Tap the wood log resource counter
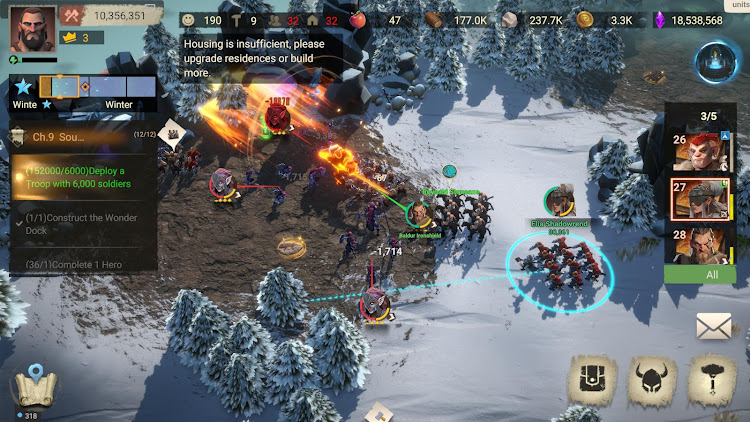 click(458, 19)
